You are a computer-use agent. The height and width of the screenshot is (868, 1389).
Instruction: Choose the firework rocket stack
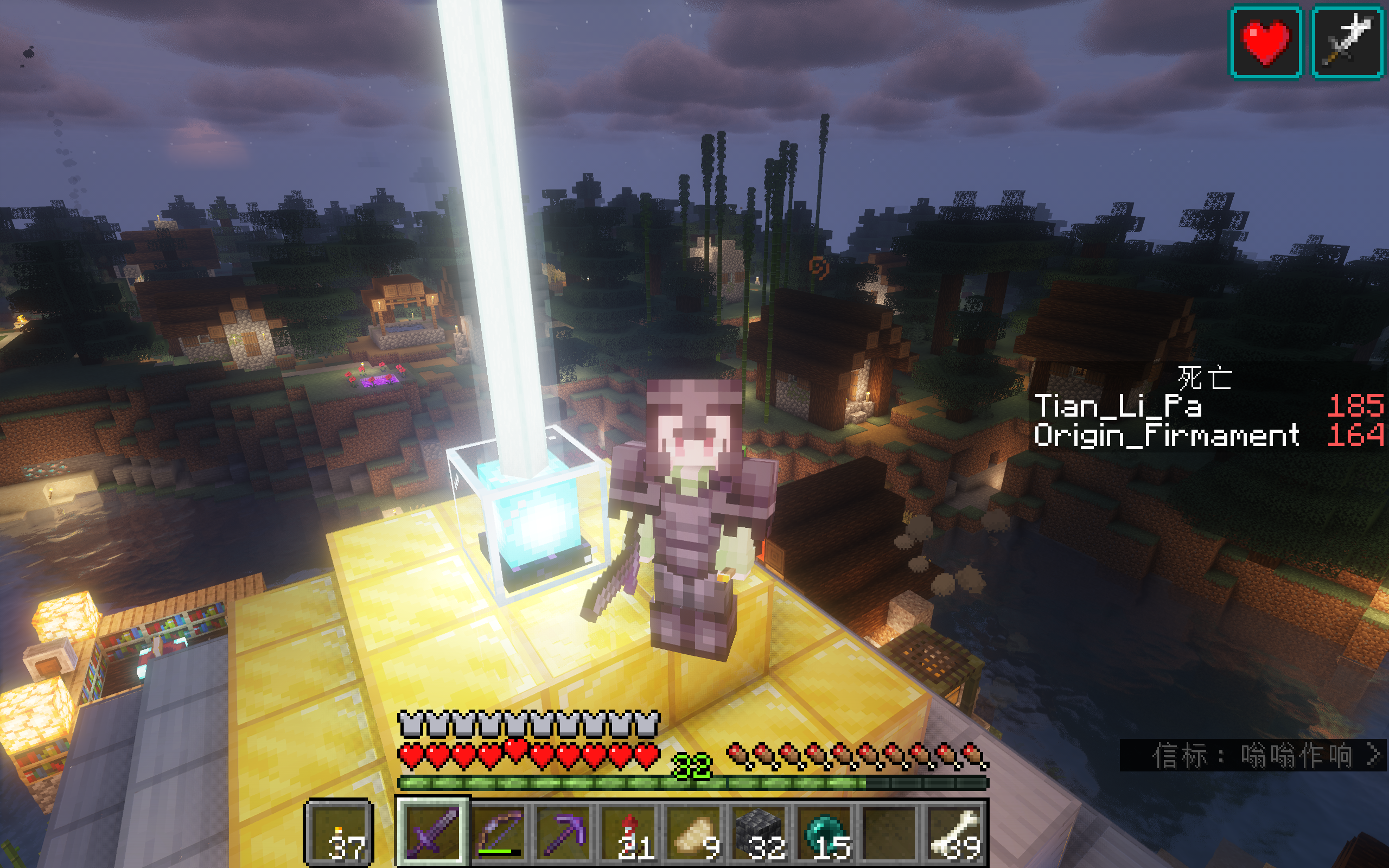point(630,831)
